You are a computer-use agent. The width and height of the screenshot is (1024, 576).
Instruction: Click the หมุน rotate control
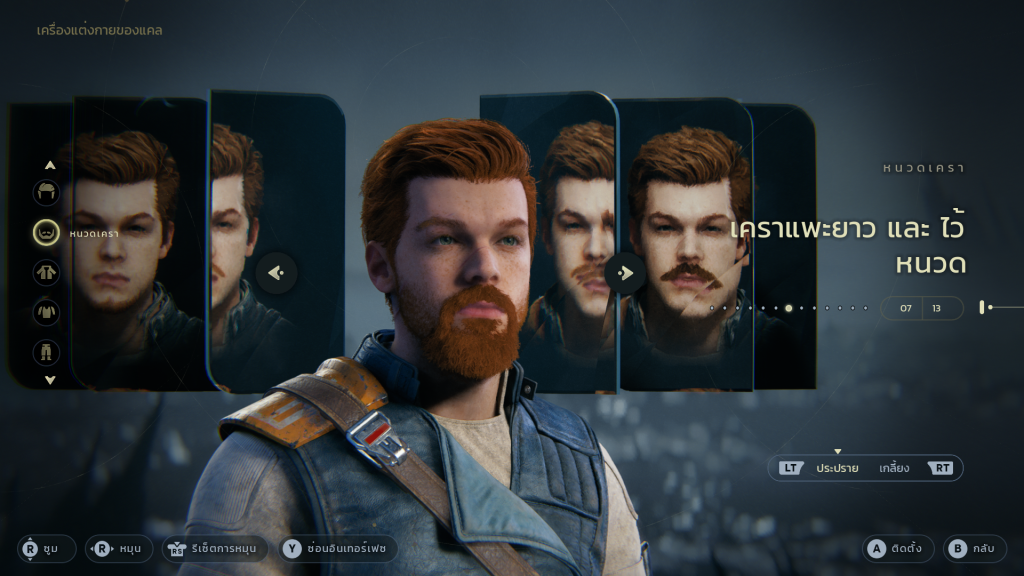119,548
